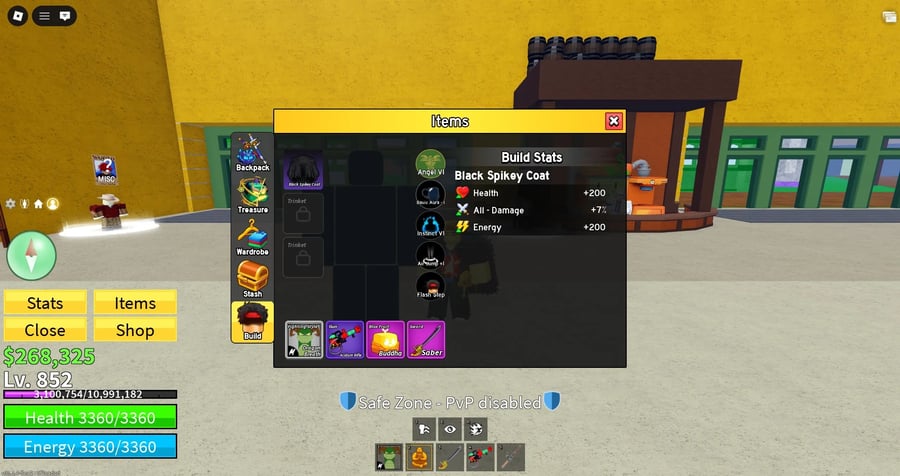Select the Dragon Breath fighting style slot
Viewport: 900px width, 476px height.
(304, 340)
